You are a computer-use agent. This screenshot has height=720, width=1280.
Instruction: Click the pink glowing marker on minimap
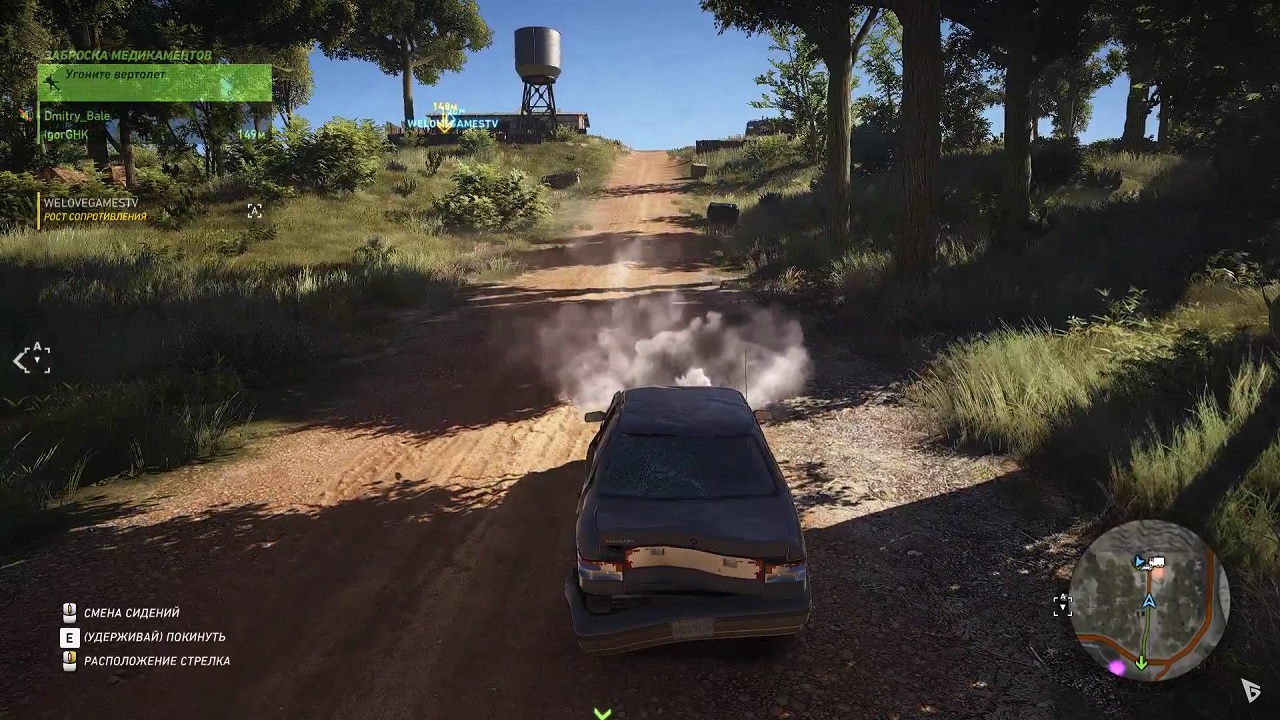click(1117, 666)
